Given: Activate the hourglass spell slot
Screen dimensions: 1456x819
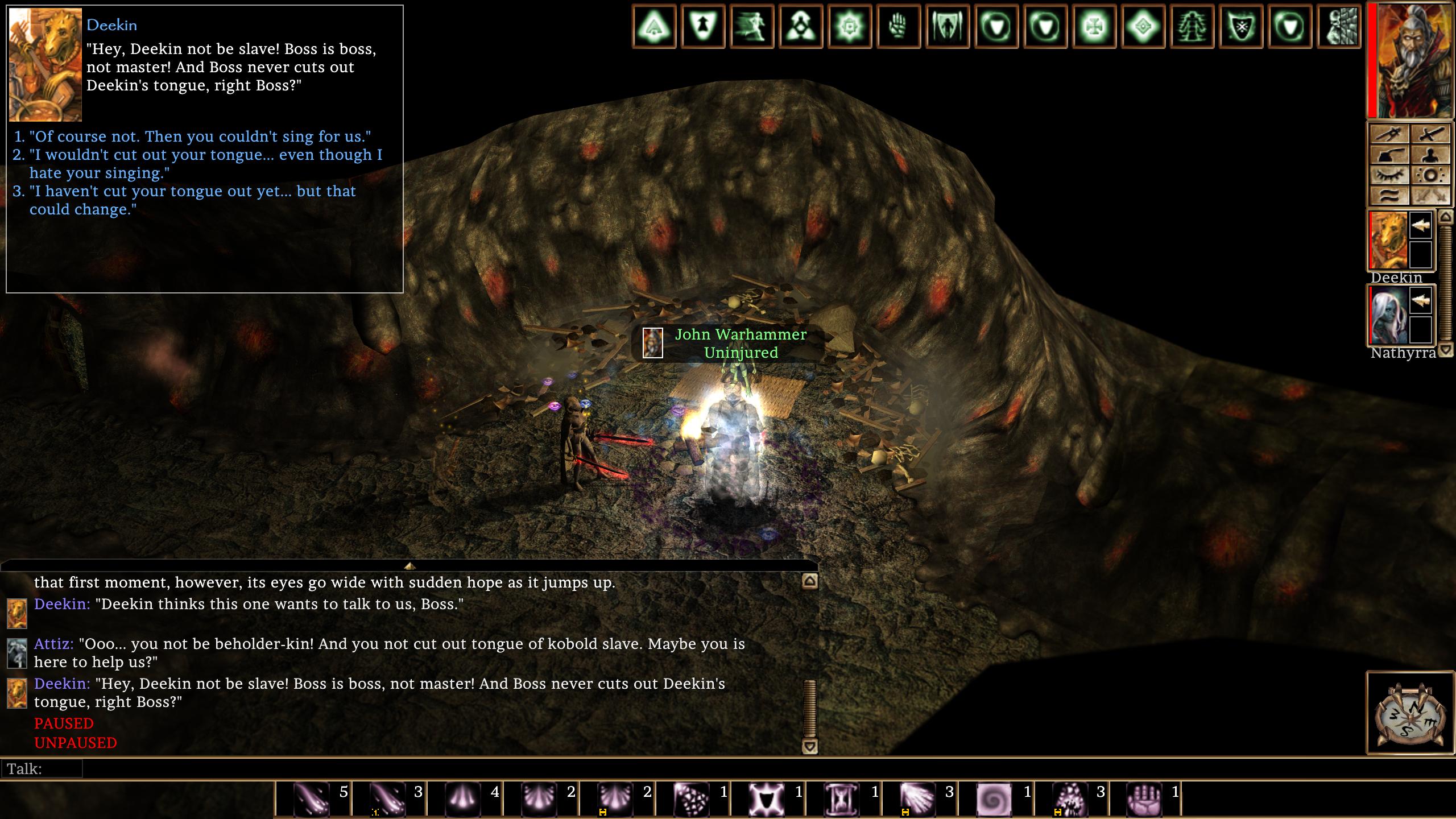Looking at the screenshot, I should 842,799.
